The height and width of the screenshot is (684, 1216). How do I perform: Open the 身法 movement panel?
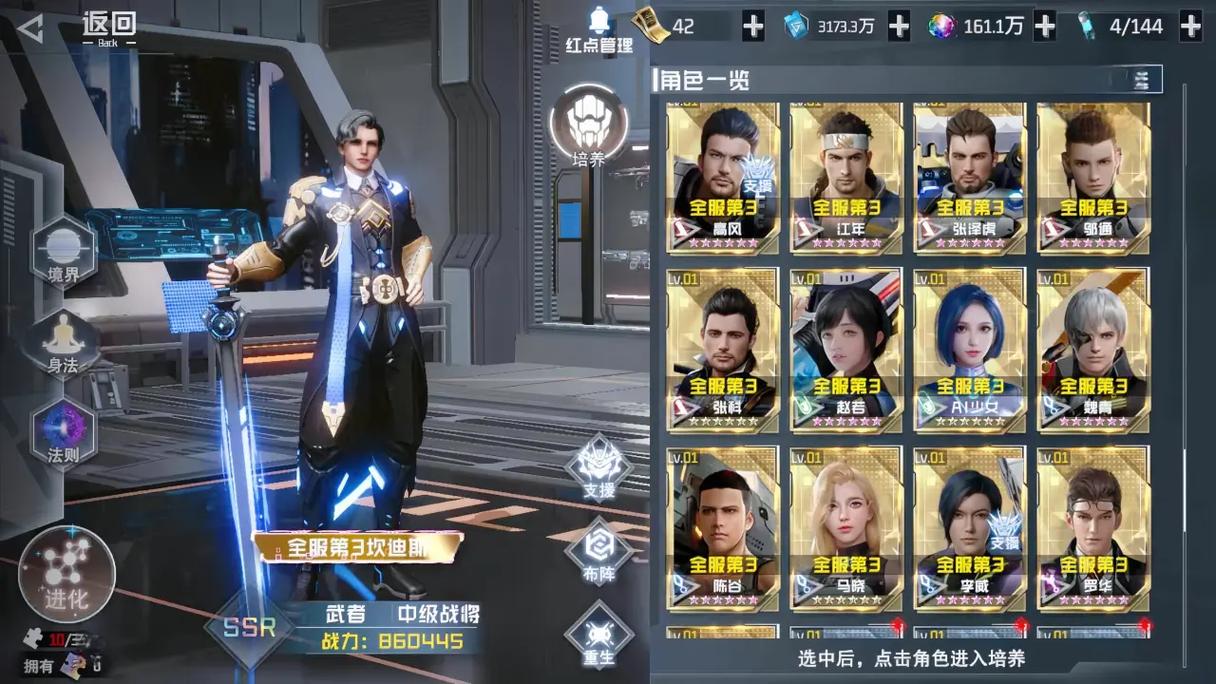63,343
